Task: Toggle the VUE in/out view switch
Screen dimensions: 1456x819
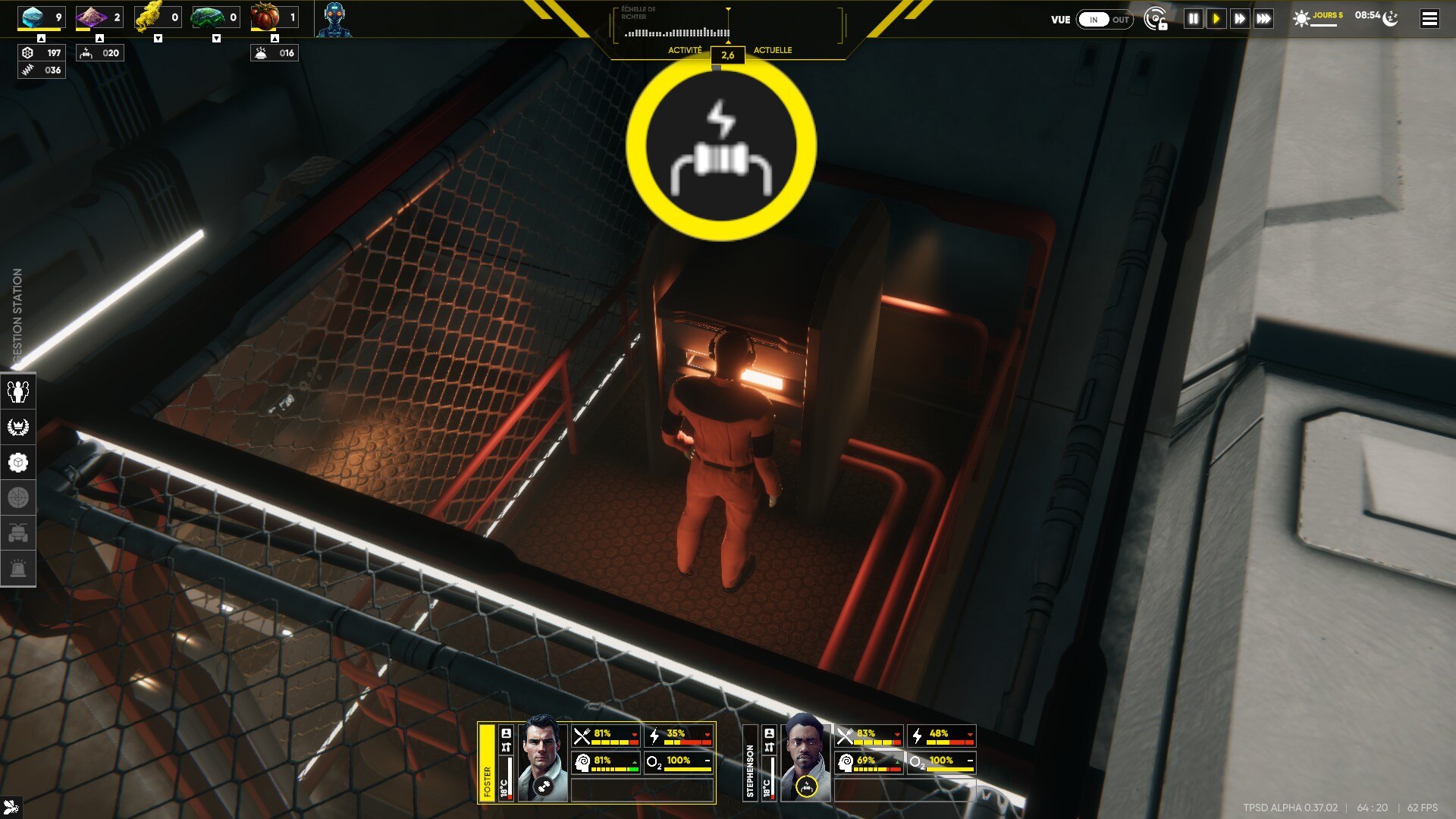Action: (x=1105, y=20)
